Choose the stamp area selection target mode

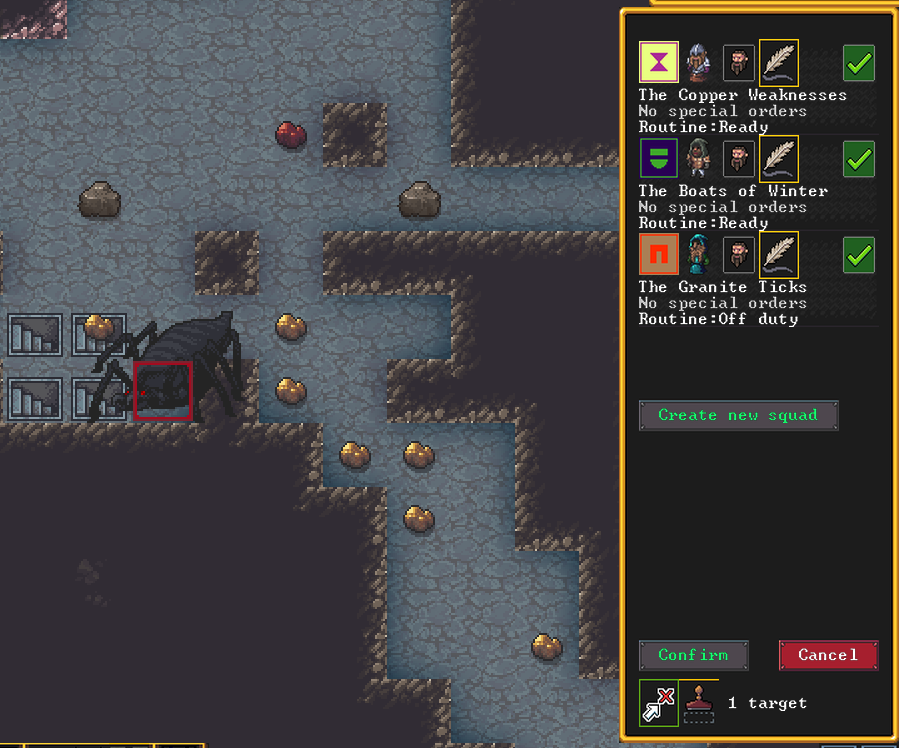[699, 703]
